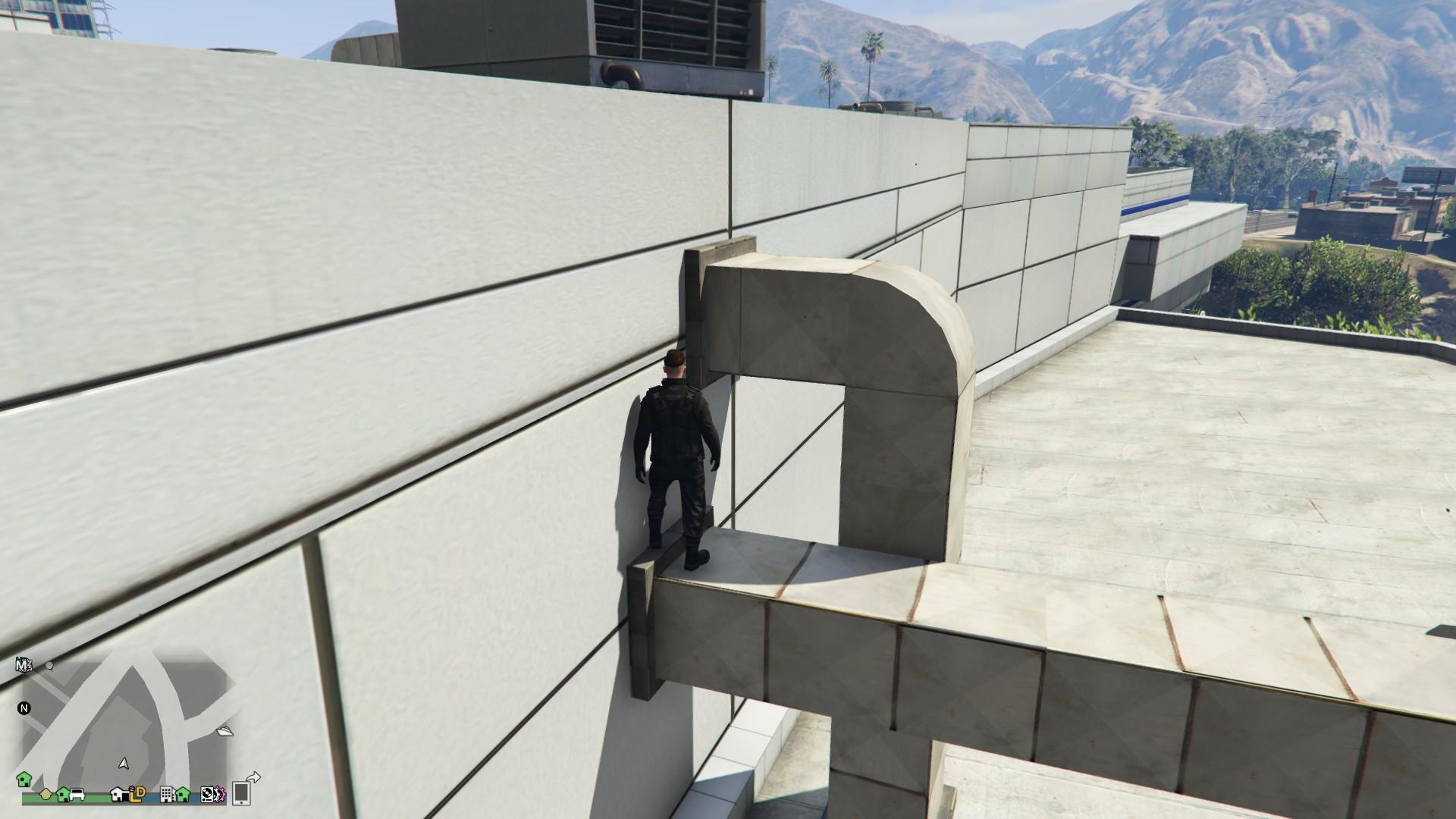This screenshot has width=1456, height=819.
Task: Click the white player arrow on the minimap
Action: [124, 764]
